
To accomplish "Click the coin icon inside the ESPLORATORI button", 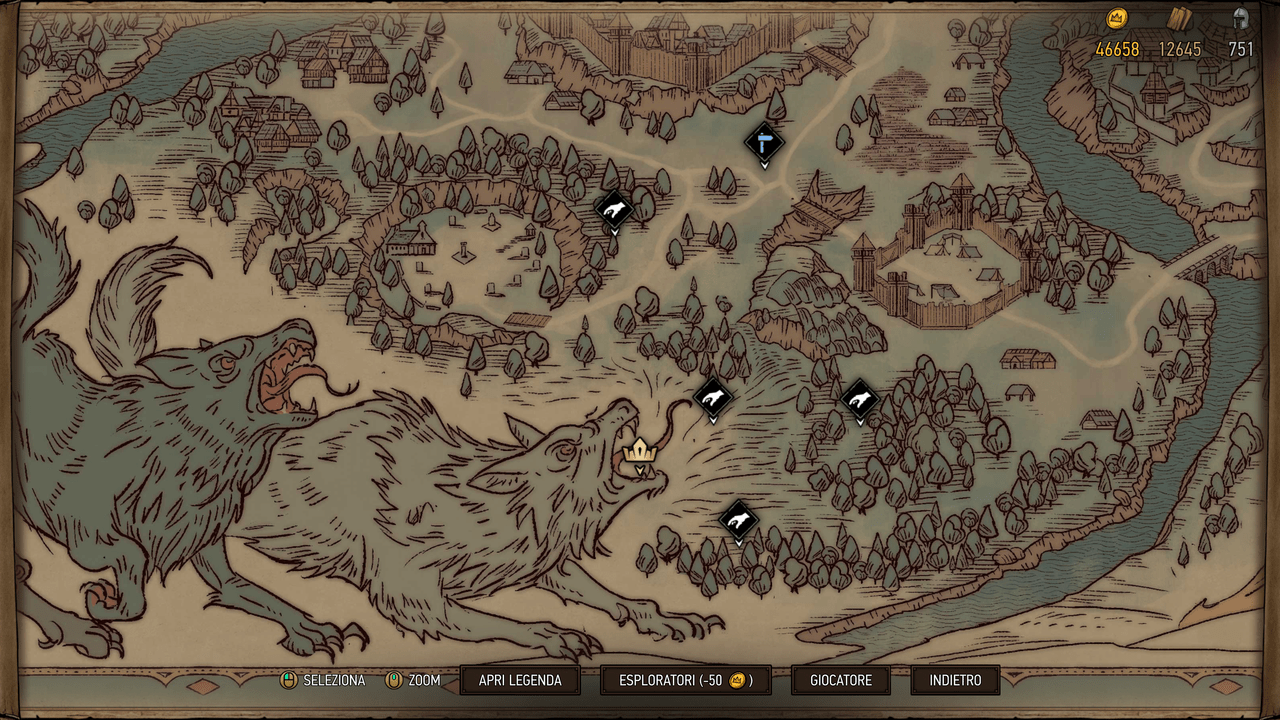I will (735, 680).
